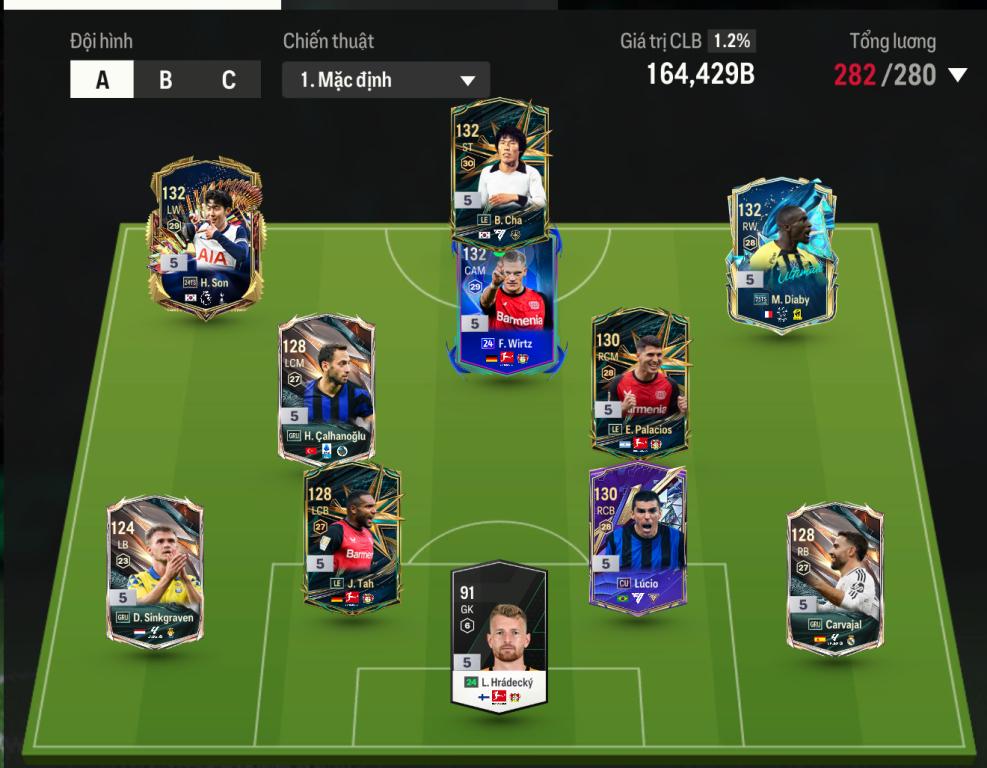The image size is (987, 768).
Task: Select the H. Son LW card
Action: coord(207,240)
